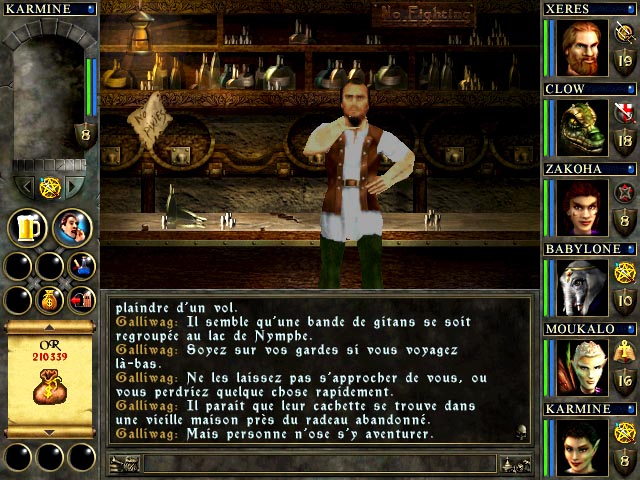This screenshot has height=480, width=640.
Task: Select Karmine's portrait in party list
Action: coord(580,445)
